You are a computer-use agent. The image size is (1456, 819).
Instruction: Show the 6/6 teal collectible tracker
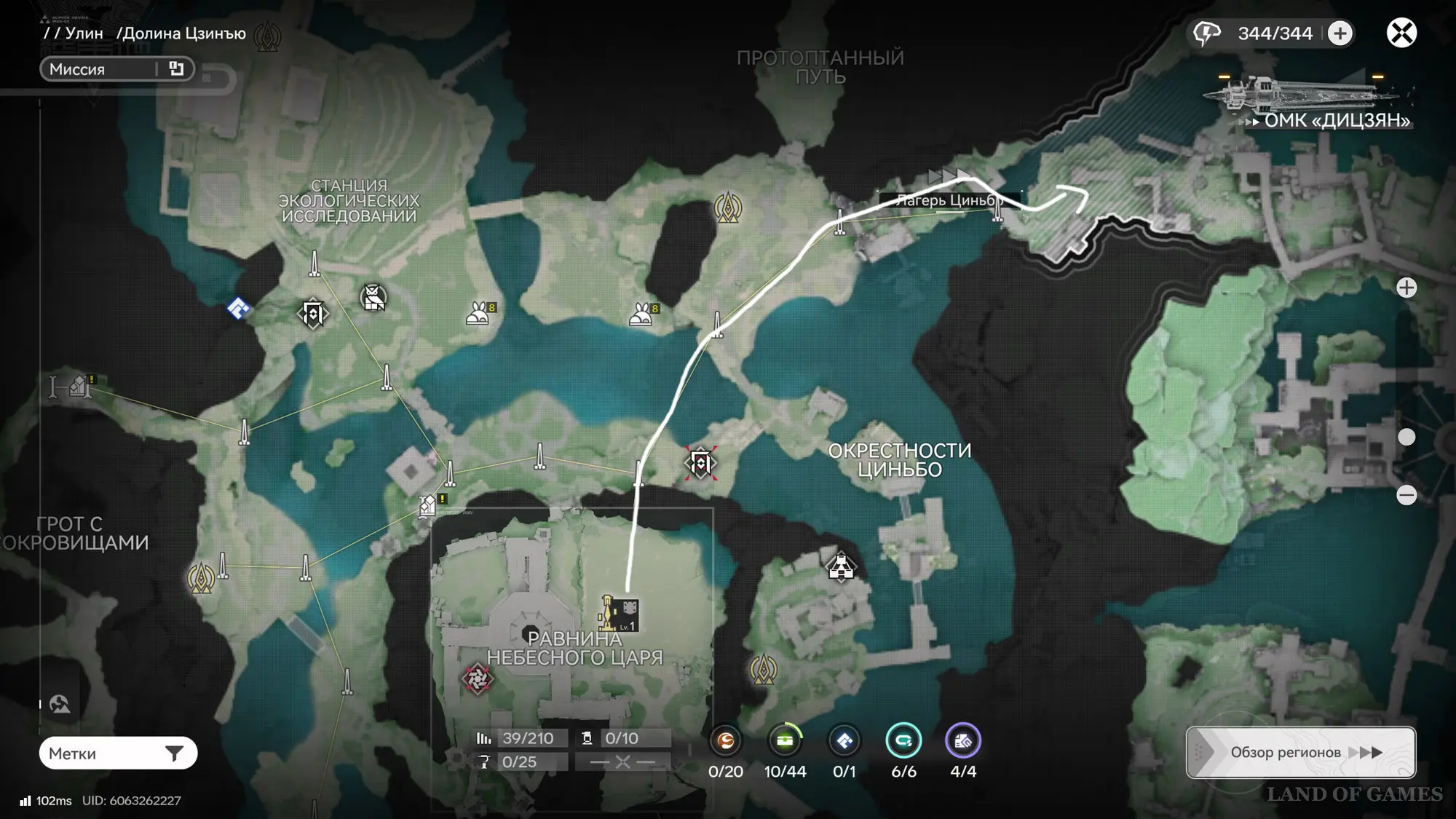point(903,741)
